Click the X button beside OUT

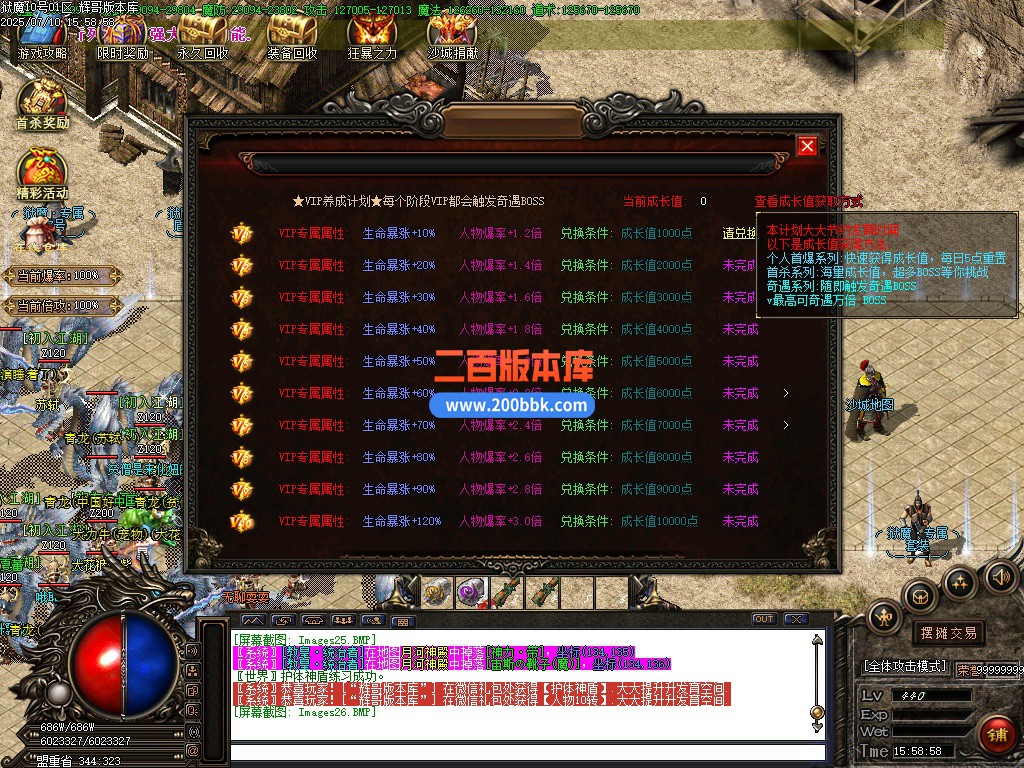[x=796, y=619]
